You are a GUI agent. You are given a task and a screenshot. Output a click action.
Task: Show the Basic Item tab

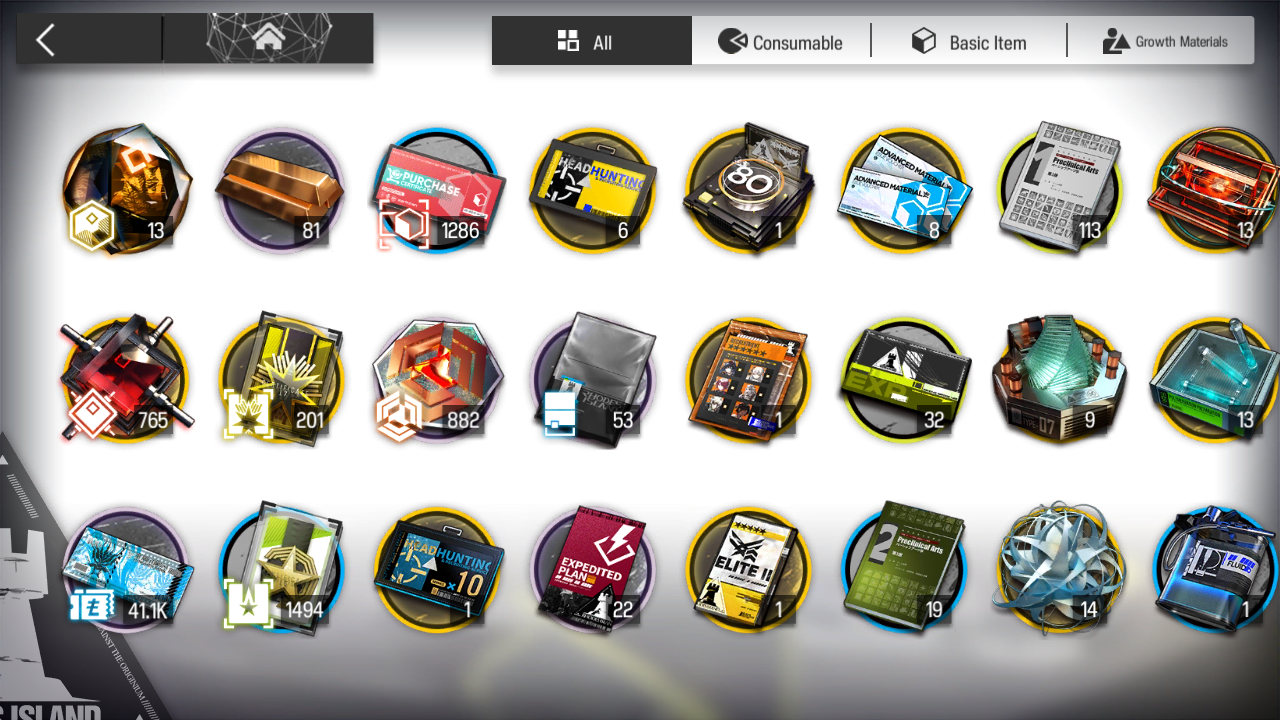pos(968,41)
